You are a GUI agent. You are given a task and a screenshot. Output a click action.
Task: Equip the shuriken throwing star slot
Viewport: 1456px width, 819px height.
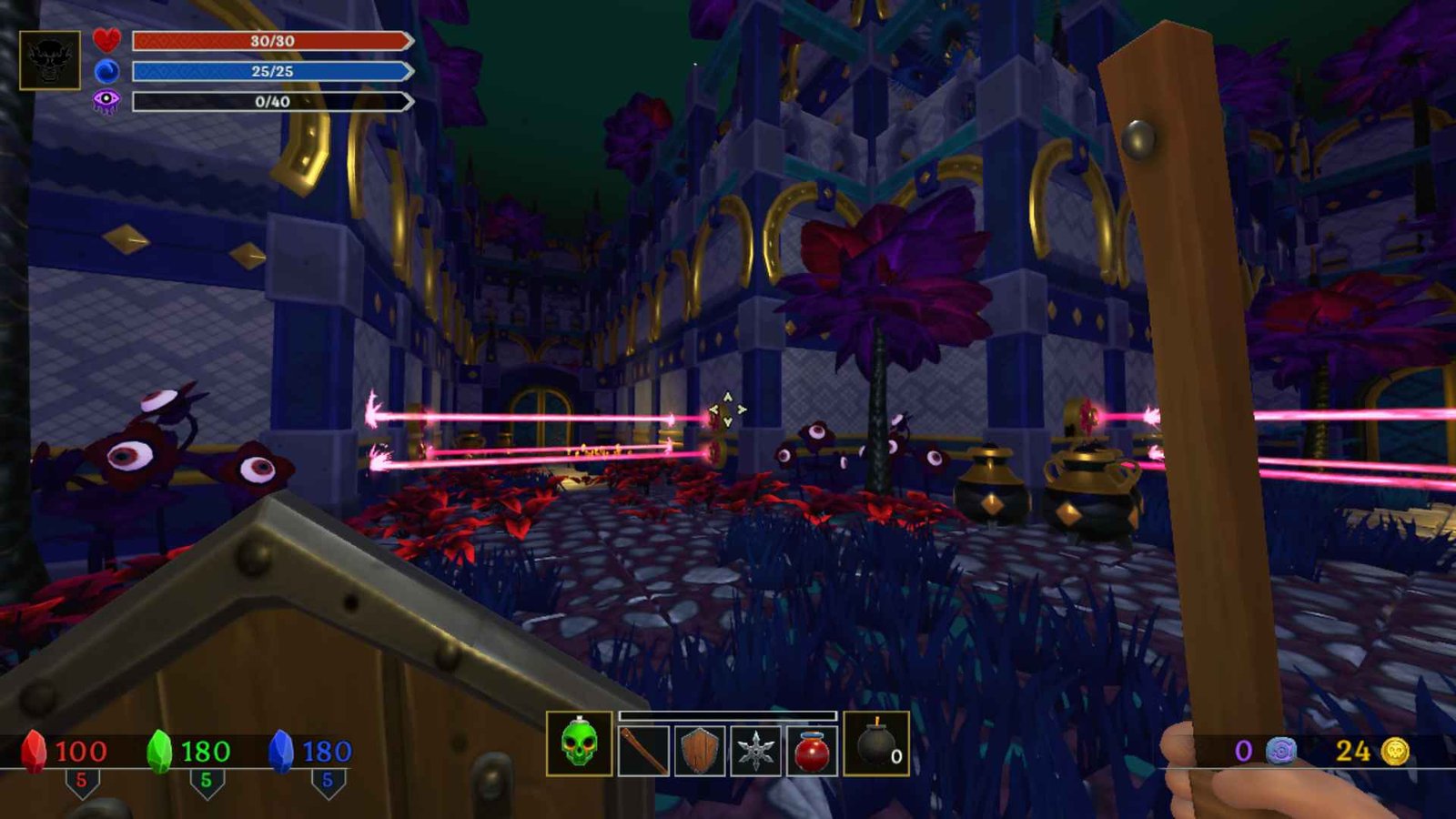pyautogui.click(x=755, y=751)
